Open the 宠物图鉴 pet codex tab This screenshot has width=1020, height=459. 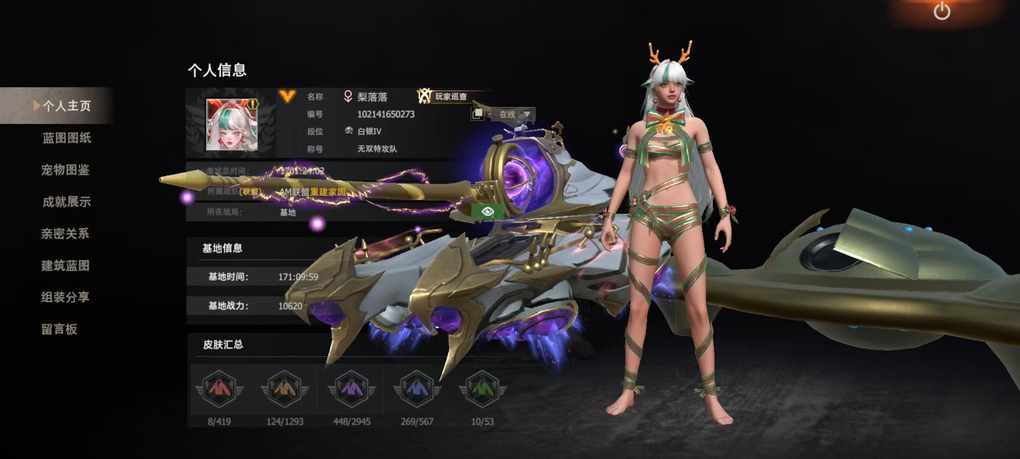[x=66, y=169]
